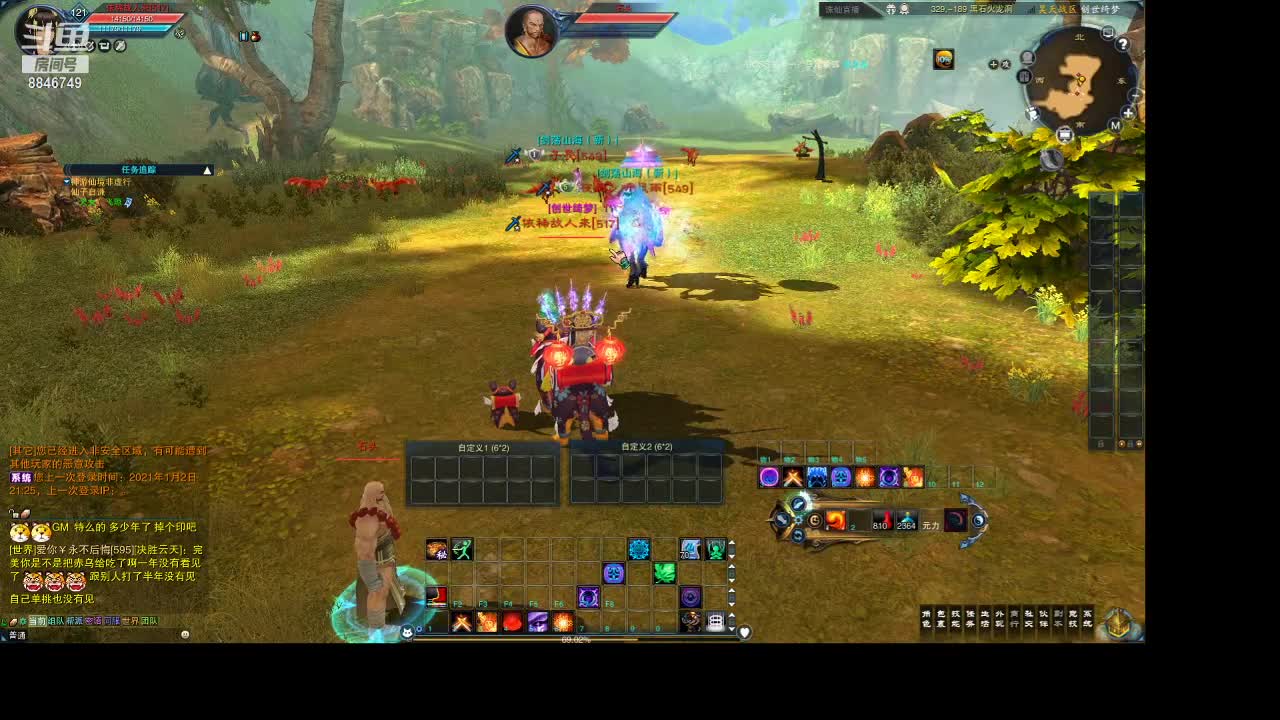The height and width of the screenshot is (720, 1280).
Task: Open the chat emoji picker
Action: [x=185, y=635]
